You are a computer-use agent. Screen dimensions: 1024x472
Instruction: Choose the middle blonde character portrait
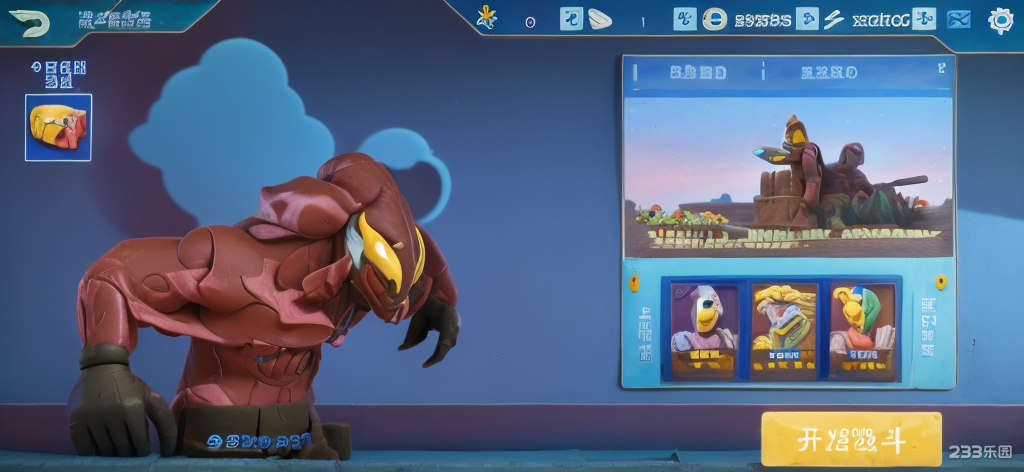click(783, 330)
